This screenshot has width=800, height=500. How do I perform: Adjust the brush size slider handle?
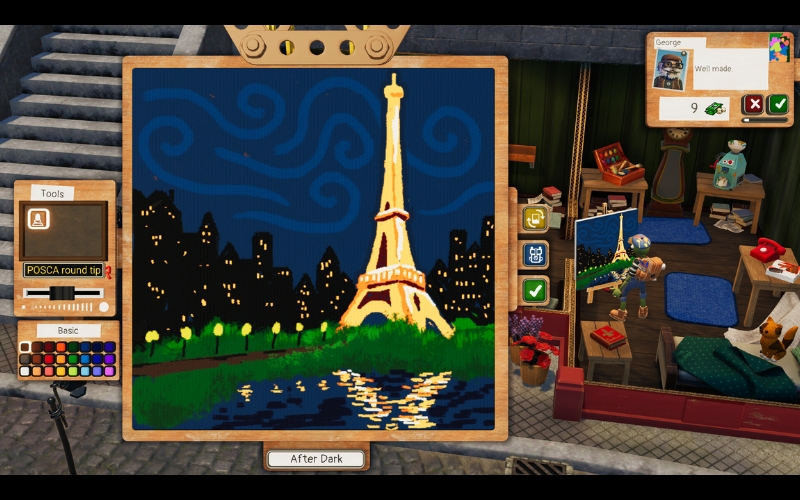coord(61,292)
